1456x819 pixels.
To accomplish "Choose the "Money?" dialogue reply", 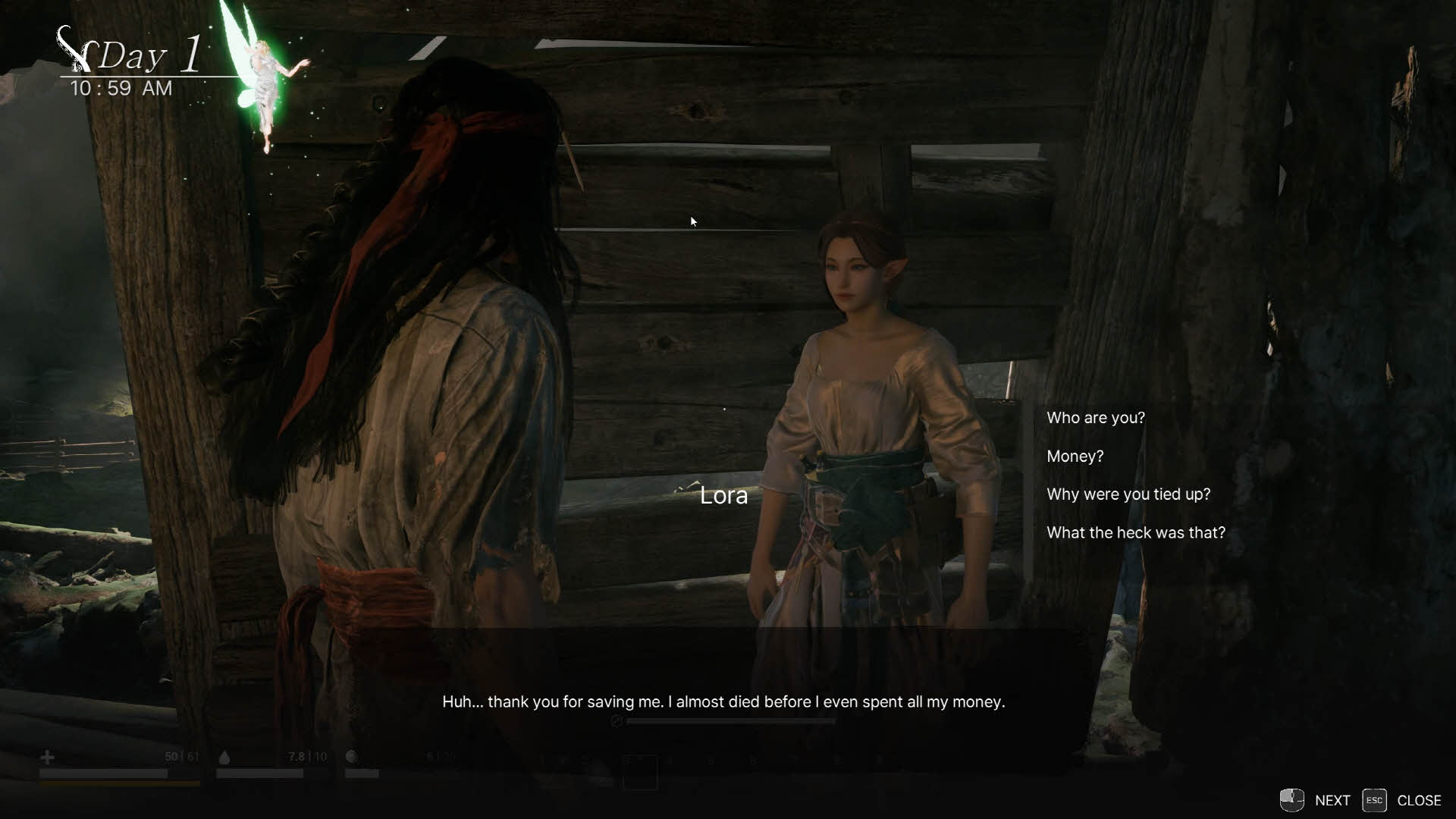I will tap(1075, 457).
